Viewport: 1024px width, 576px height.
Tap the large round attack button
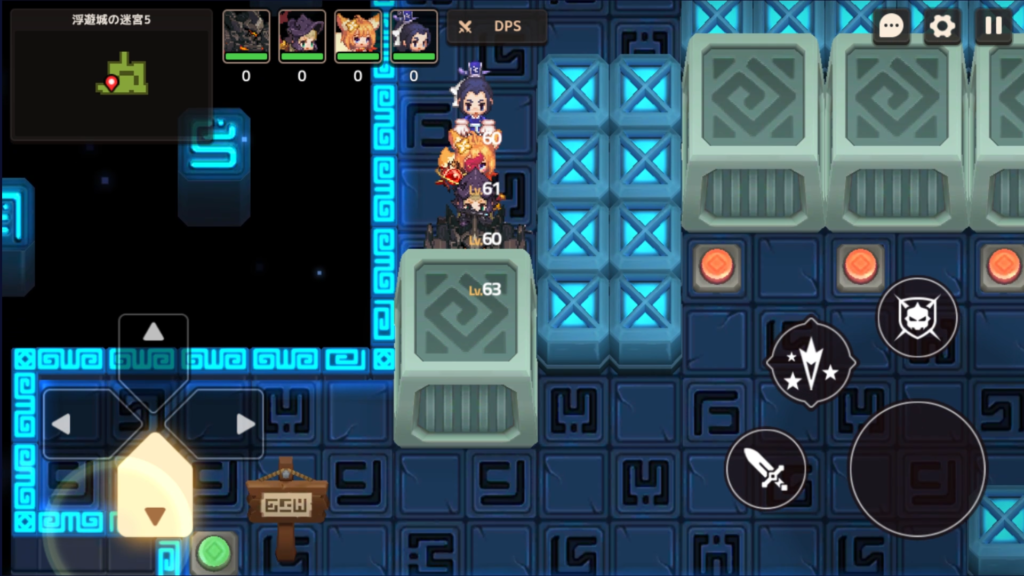click(x=917, y=468)
